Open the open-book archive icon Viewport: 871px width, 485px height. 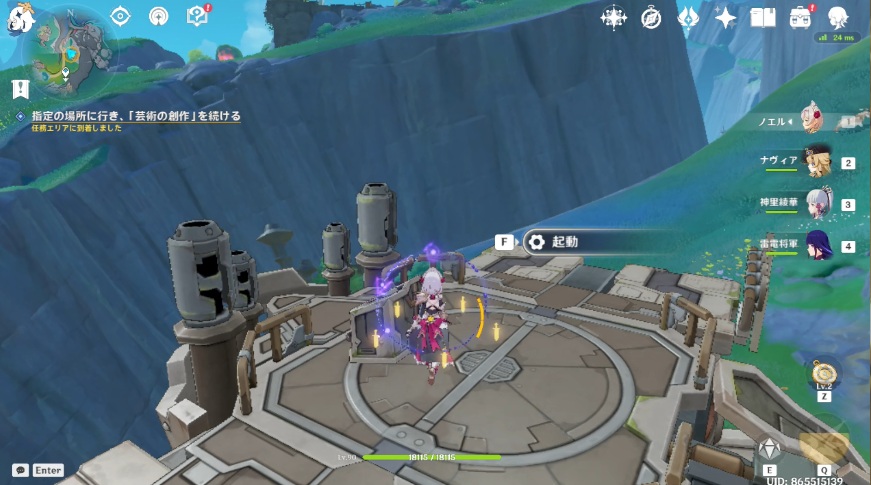(x=763, y=17)
